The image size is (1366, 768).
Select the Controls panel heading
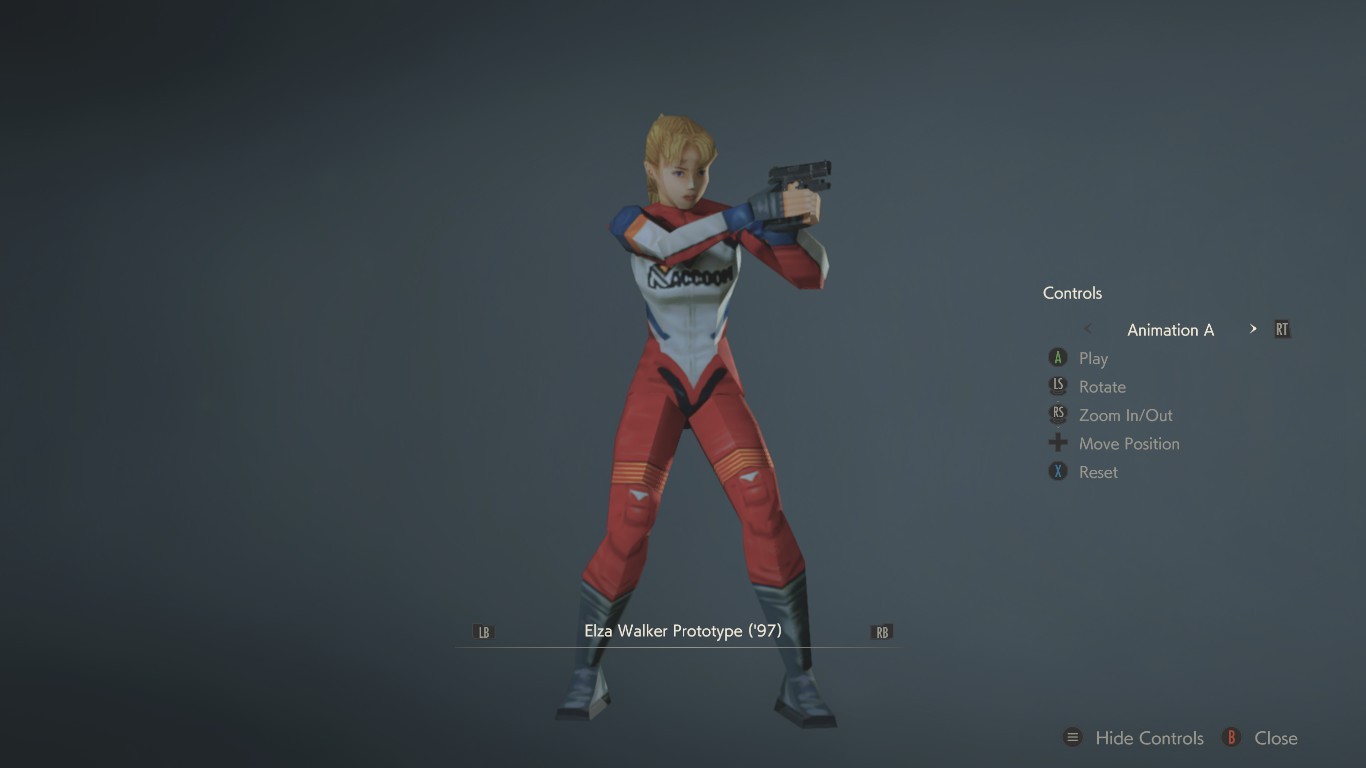pyautogui.click(x=1071, y=292)
